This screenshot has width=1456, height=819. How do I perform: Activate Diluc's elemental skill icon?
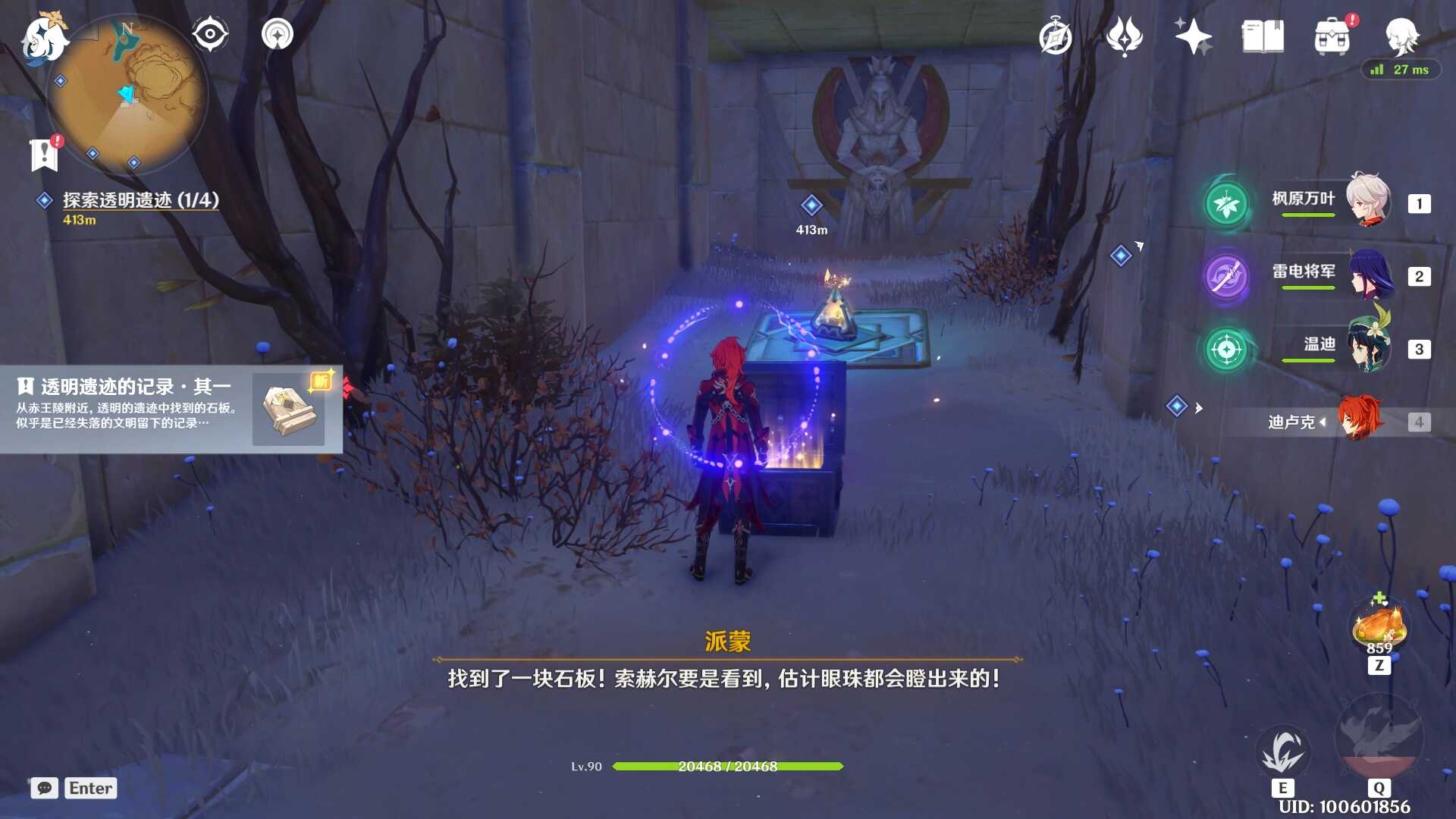coord(1282,751)
